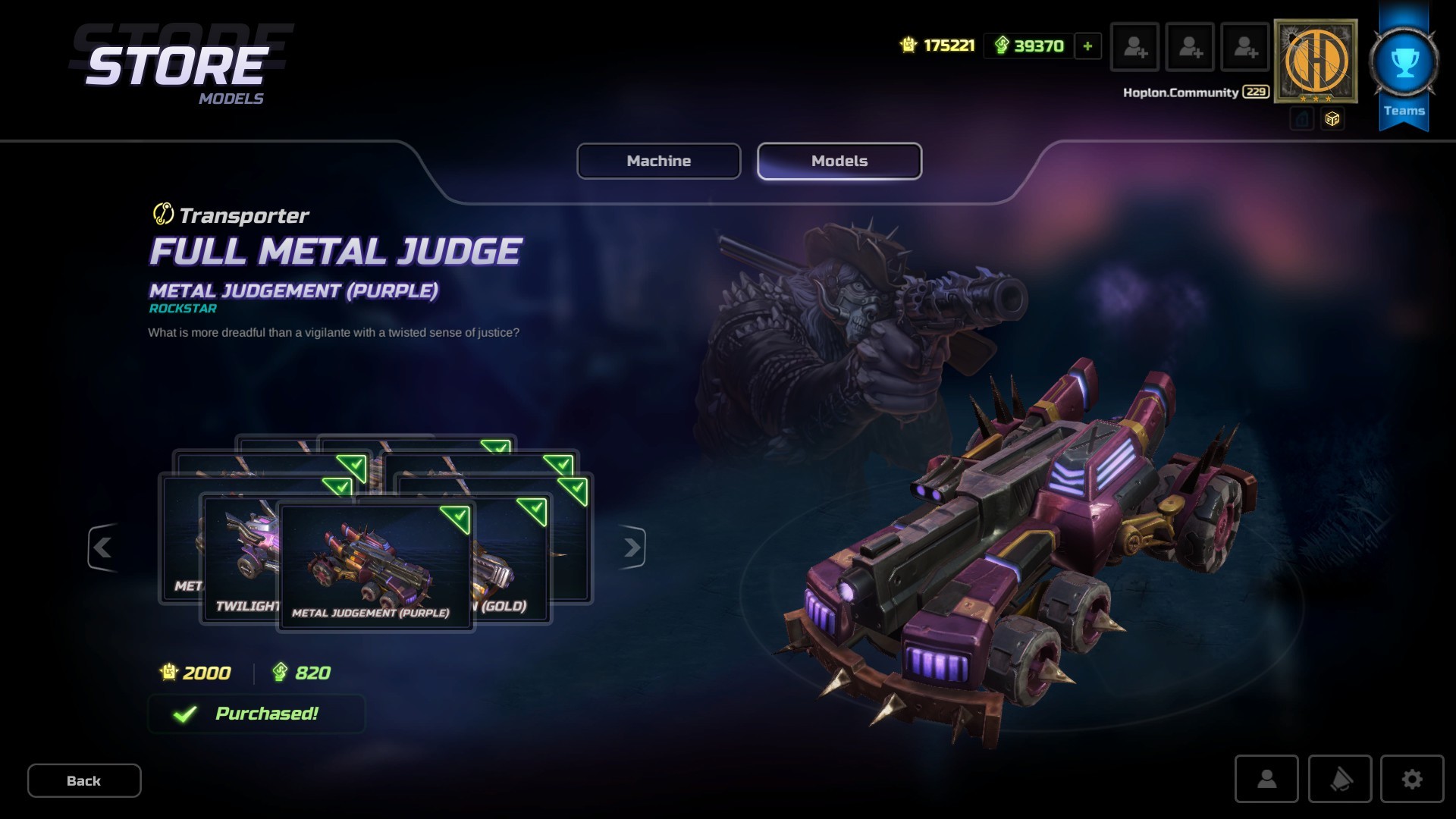This screenshot has height=819, width=1456.
Task: Open the settings gear
Action: tap(1411, 780)
